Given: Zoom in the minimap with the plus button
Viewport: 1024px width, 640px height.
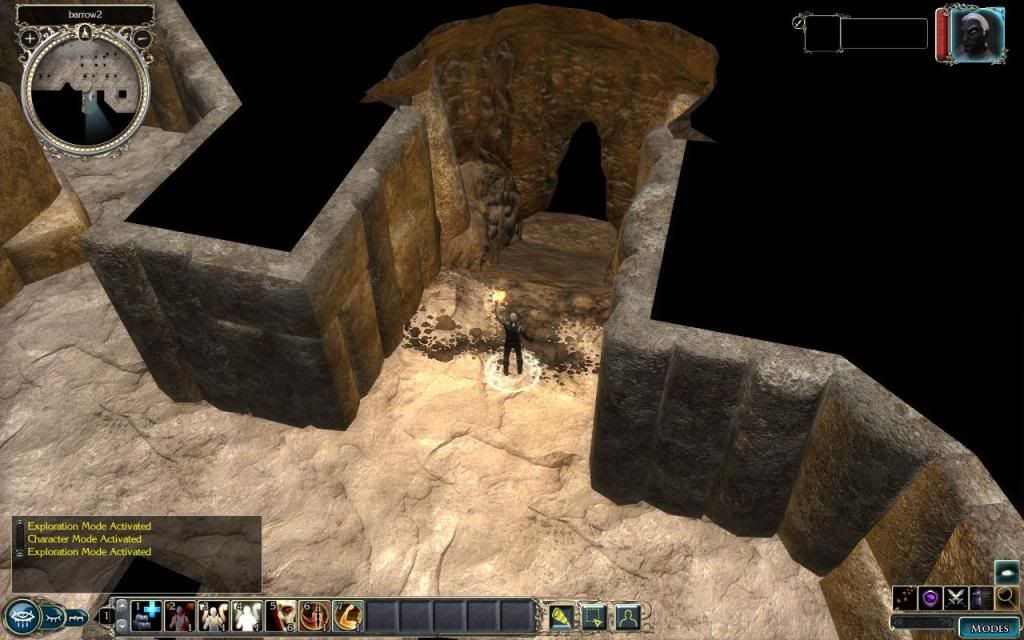Looking at the screenshot, I should [x=30, y=38].
